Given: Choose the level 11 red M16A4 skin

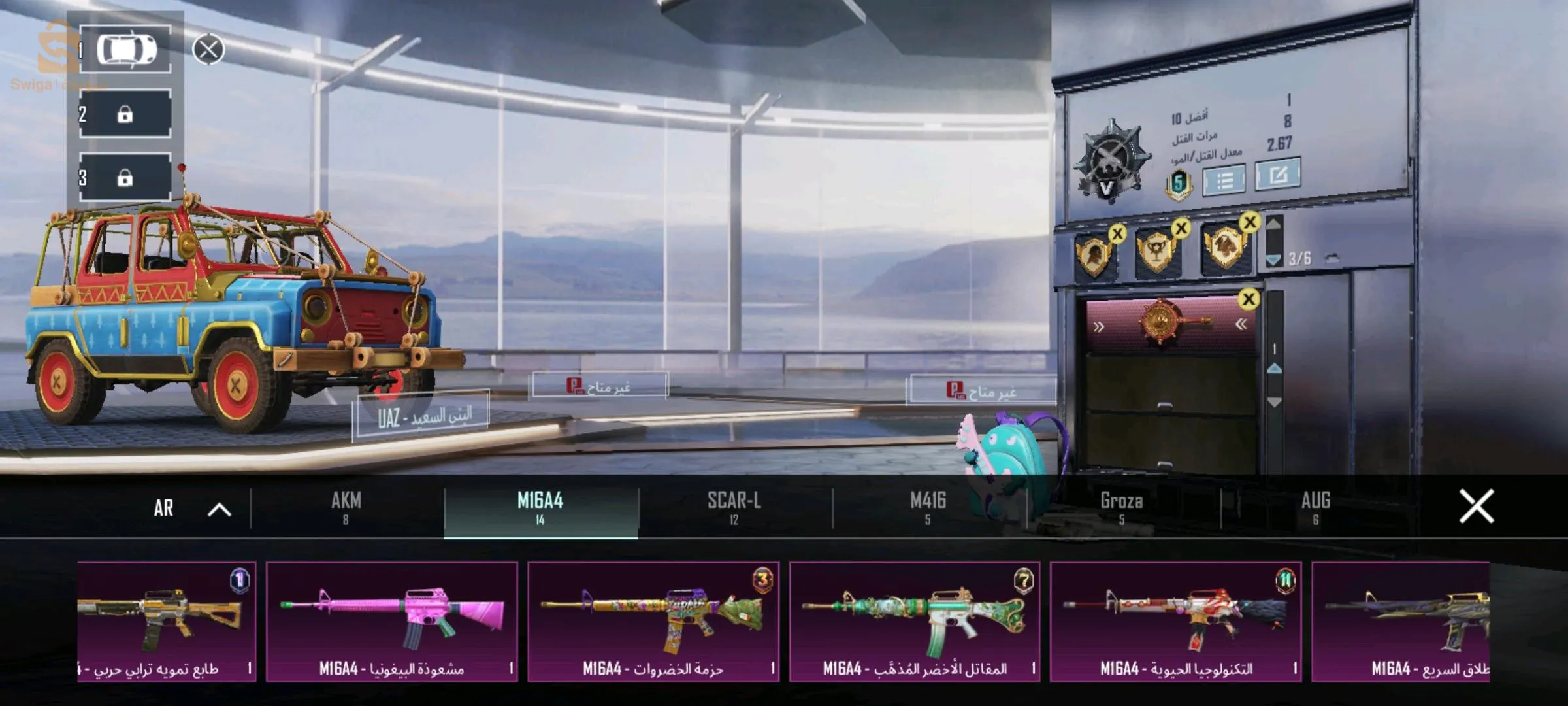Looking at the screenshot, I should tap(1176, 621).
